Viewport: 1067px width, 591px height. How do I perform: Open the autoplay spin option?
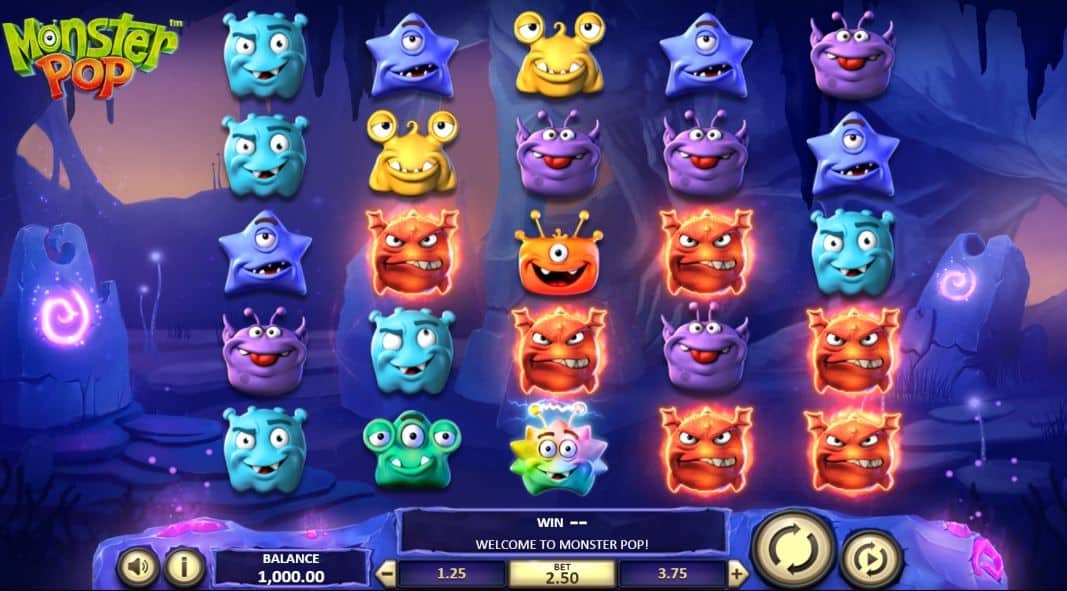tap(870, 560)
